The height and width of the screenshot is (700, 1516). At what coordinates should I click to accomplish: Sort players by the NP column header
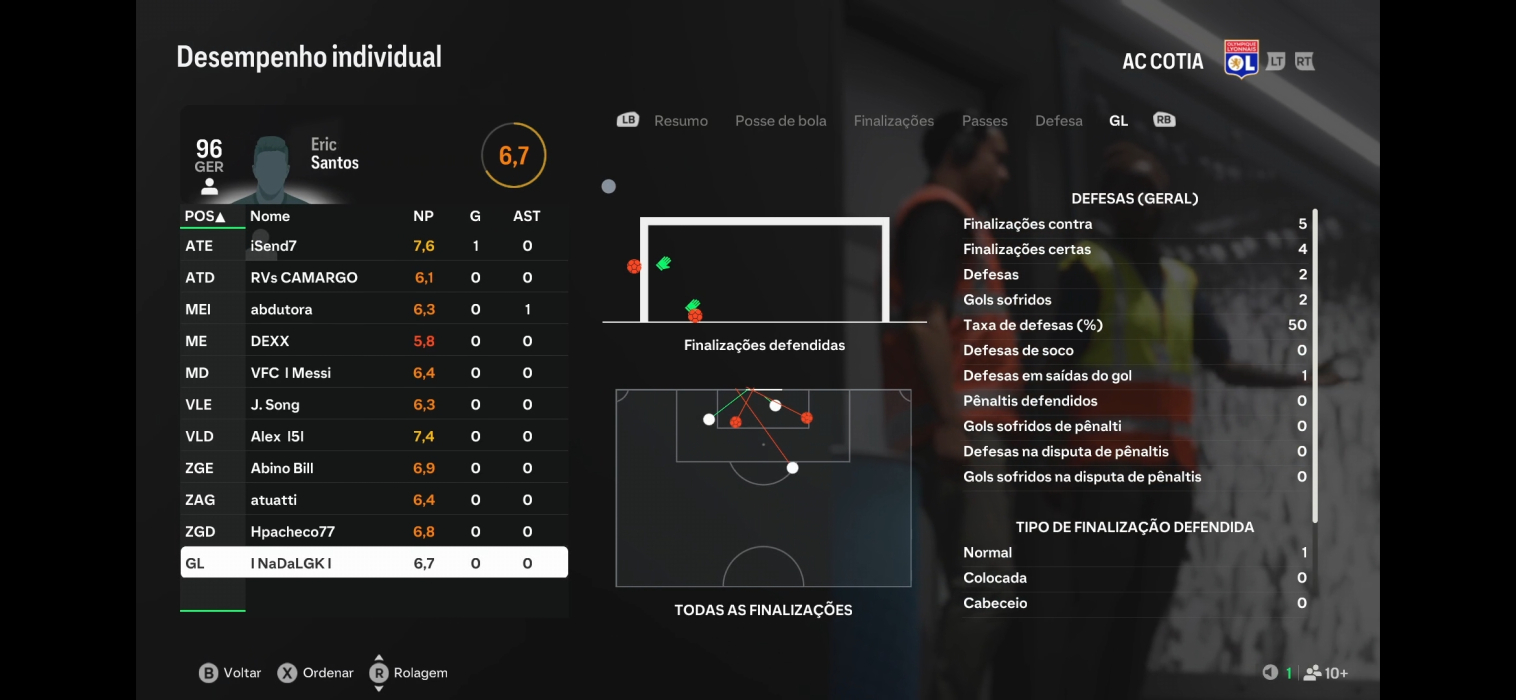(423, 216)
